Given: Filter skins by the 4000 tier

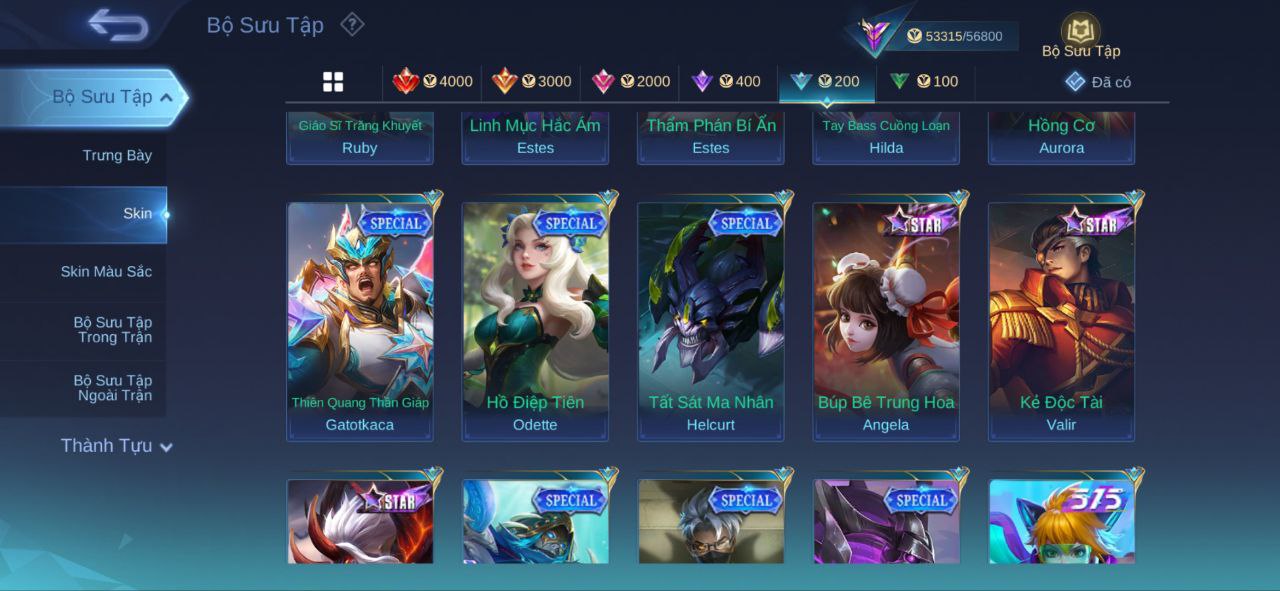Looking at the screenshot, I should pos(433,82).
